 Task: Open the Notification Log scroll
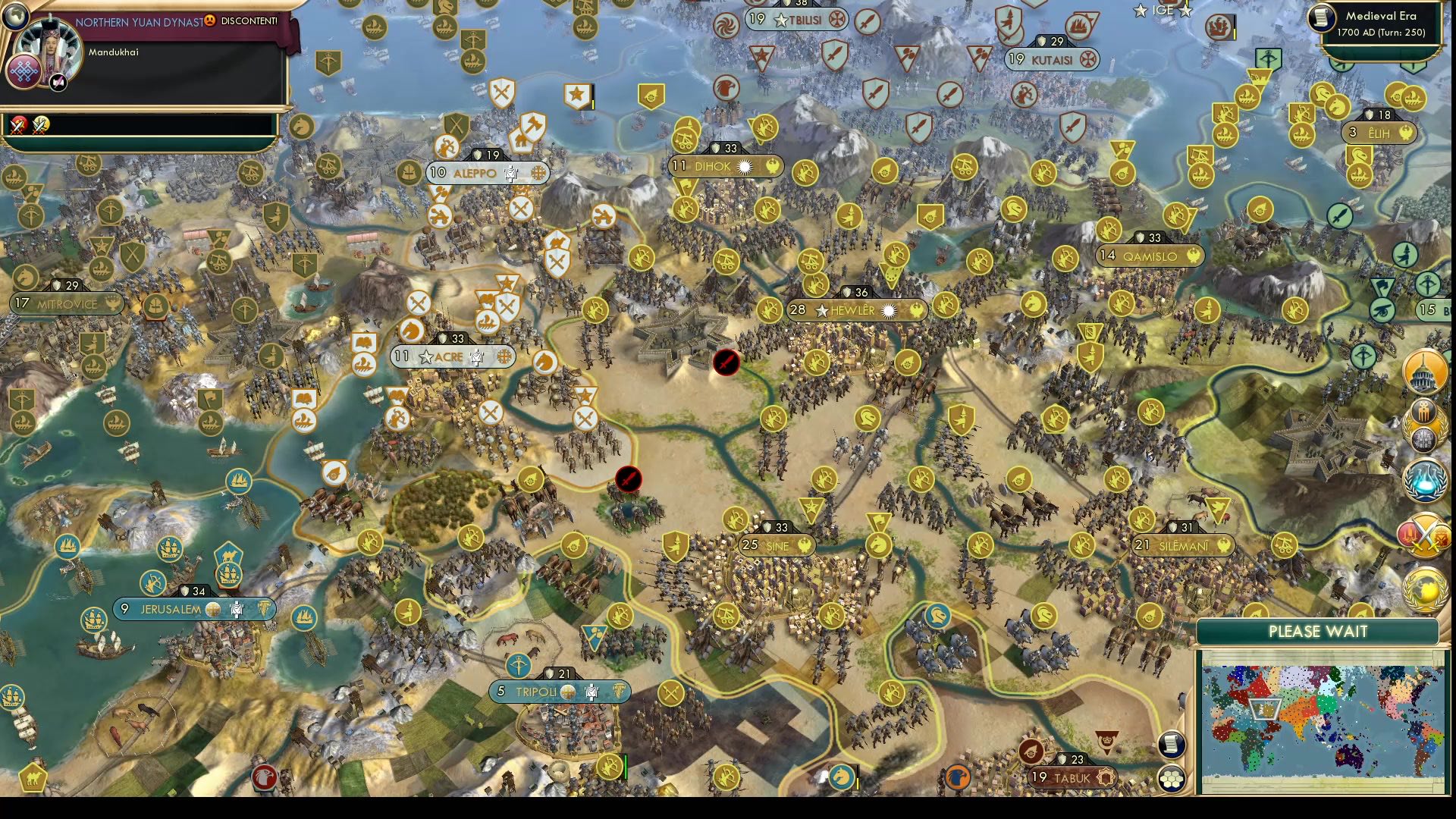pos(1171,745)
